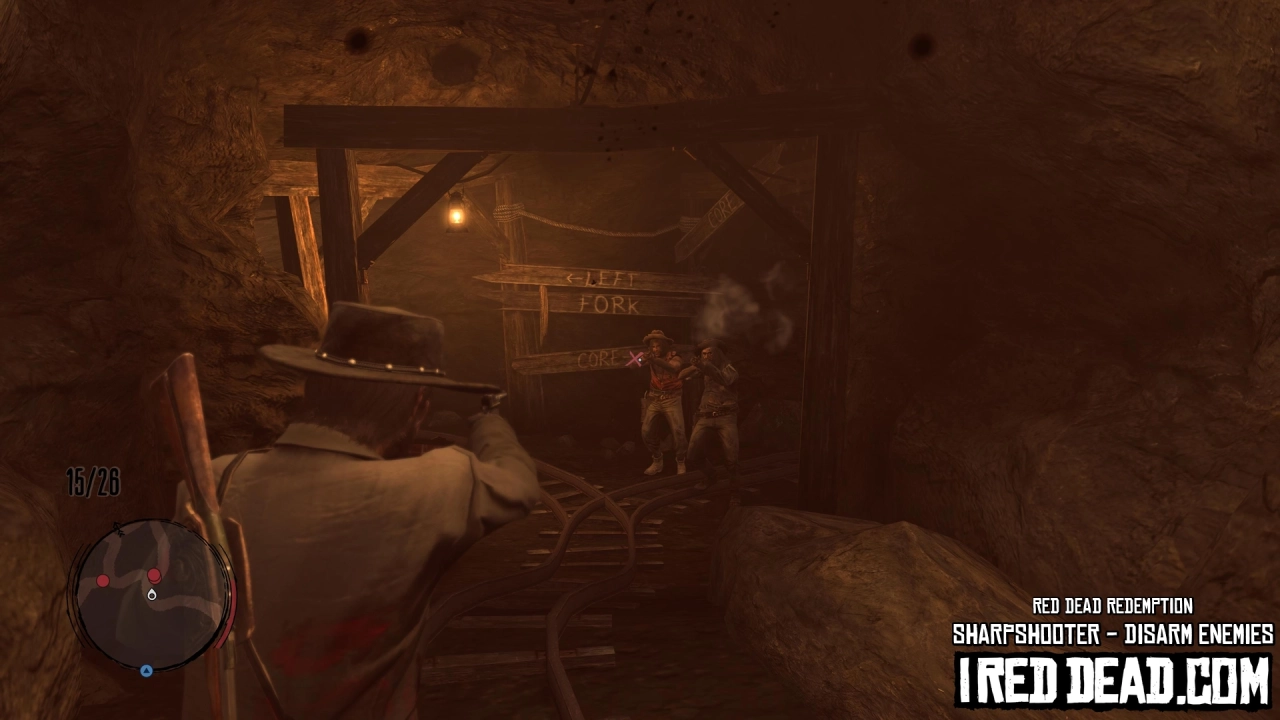Click the blue waypoint triangle below the minimap
The height and width of the screenshot is (720, 1280).
tap(147, 670)
